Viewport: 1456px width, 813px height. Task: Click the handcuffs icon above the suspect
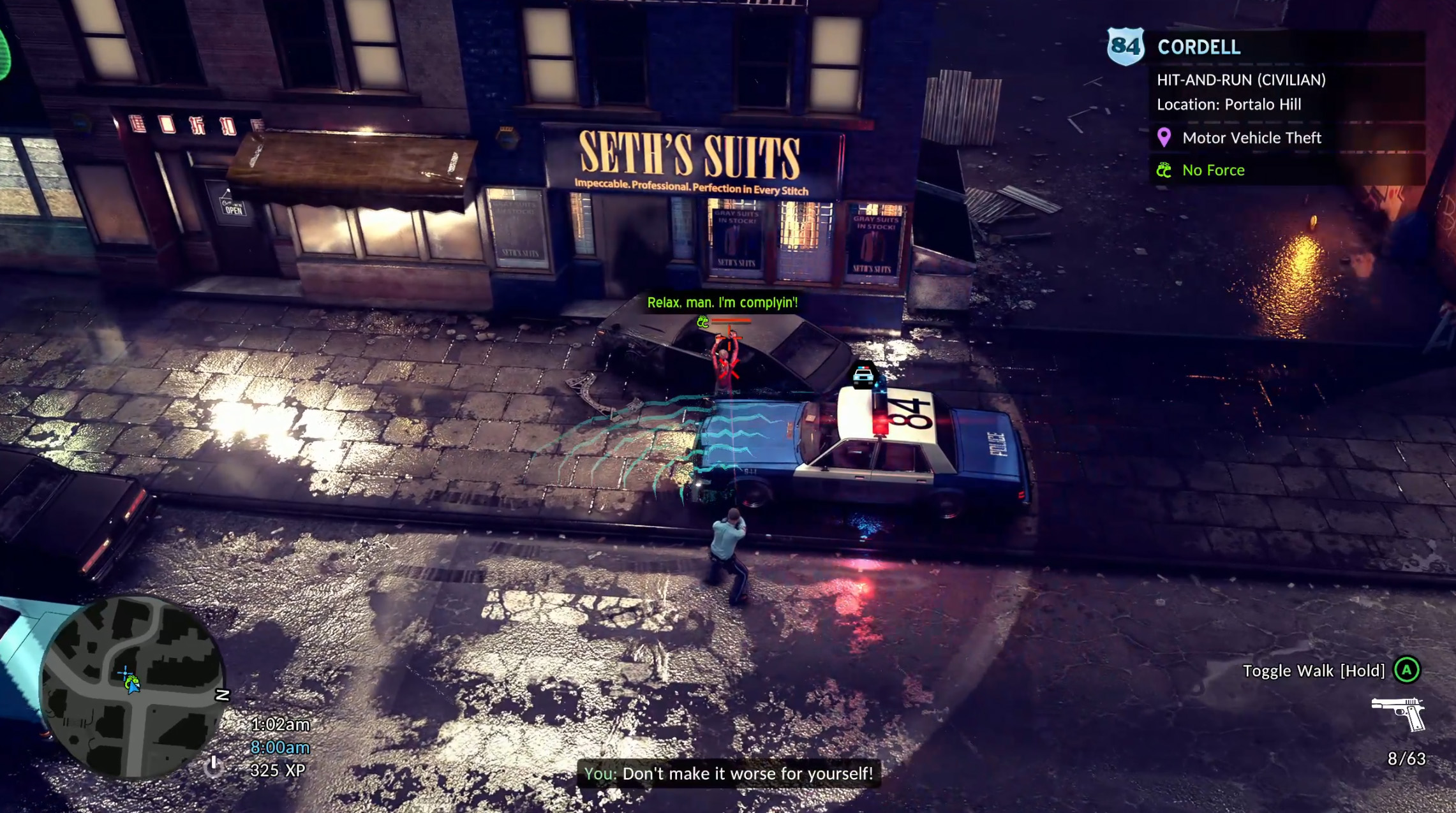tap(702, 322)
